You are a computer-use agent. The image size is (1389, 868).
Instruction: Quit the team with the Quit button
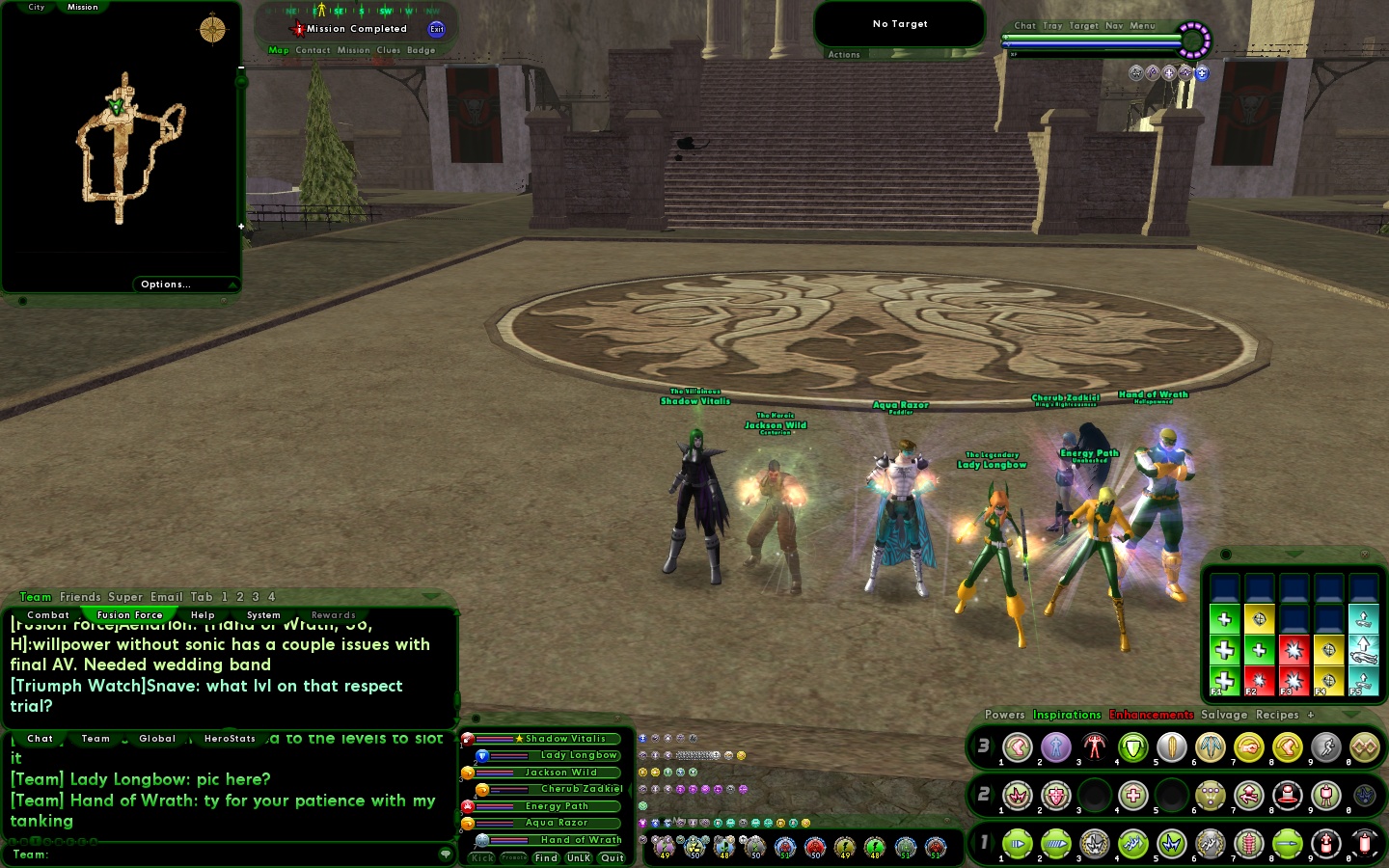click(612, 858)
